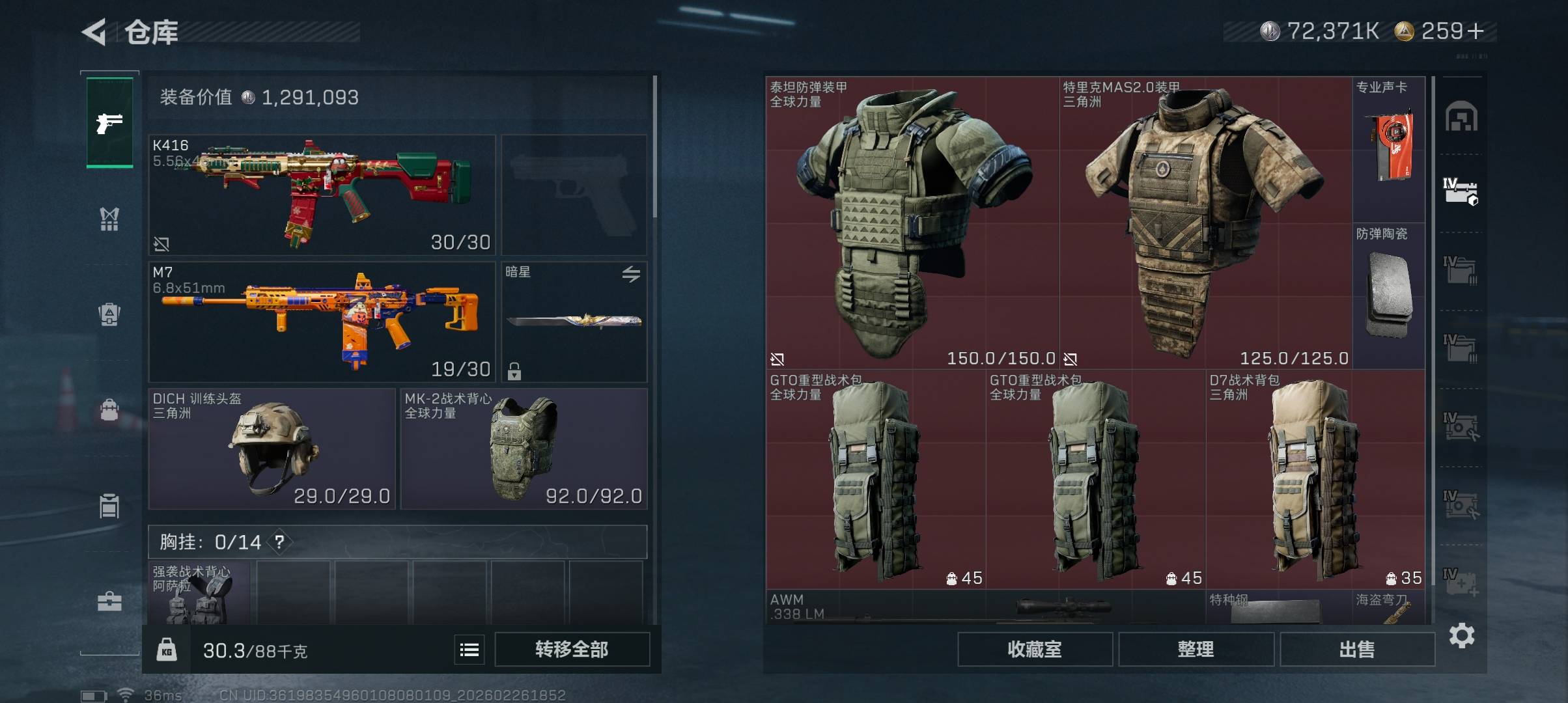This screenshot has width=1568, height=703.
Task: Sort the stash with 整理
Action: pyautogui.click(x=1196, y=649)
